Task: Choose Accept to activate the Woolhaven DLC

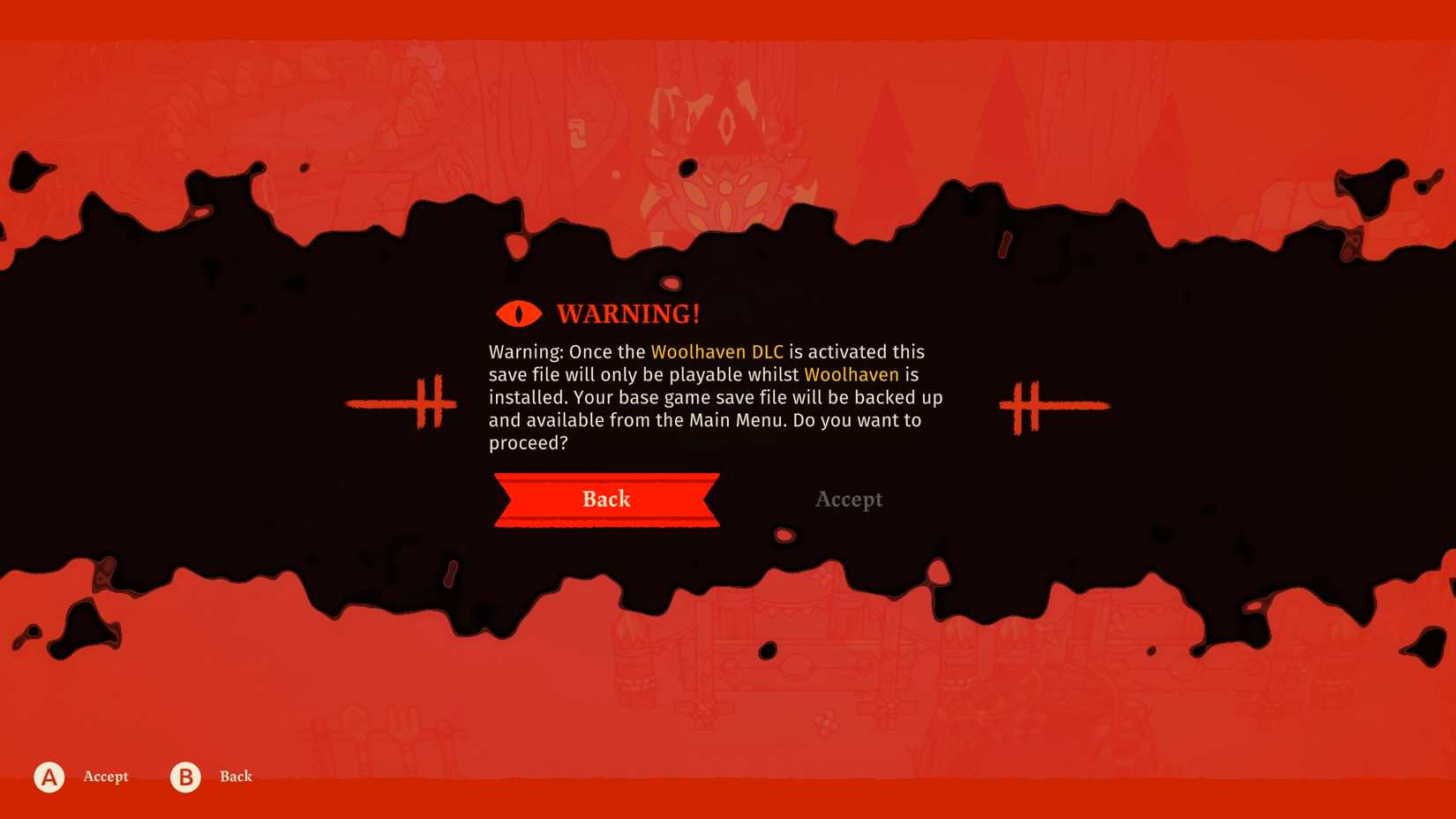Action: [x=848, y=500]
